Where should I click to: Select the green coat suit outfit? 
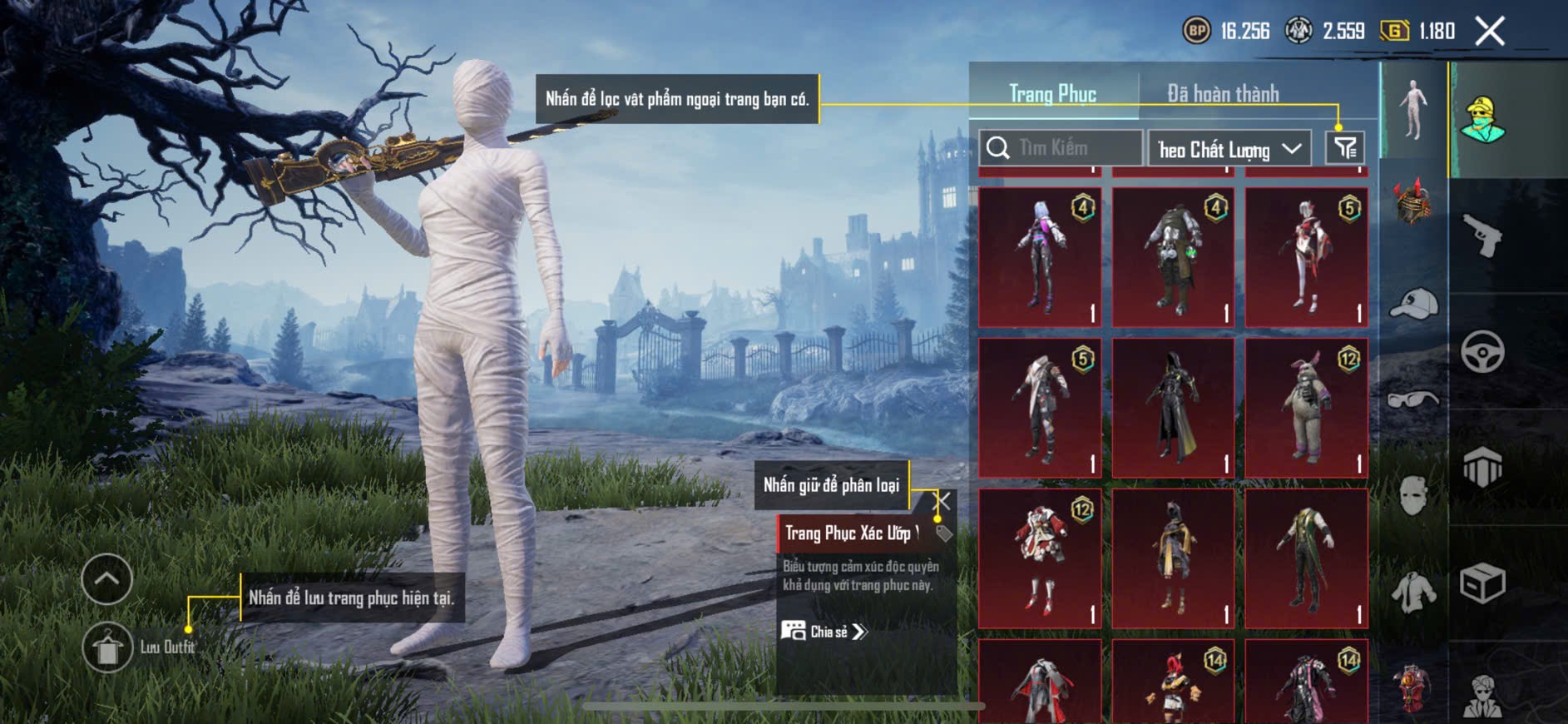coord(1306,558)
